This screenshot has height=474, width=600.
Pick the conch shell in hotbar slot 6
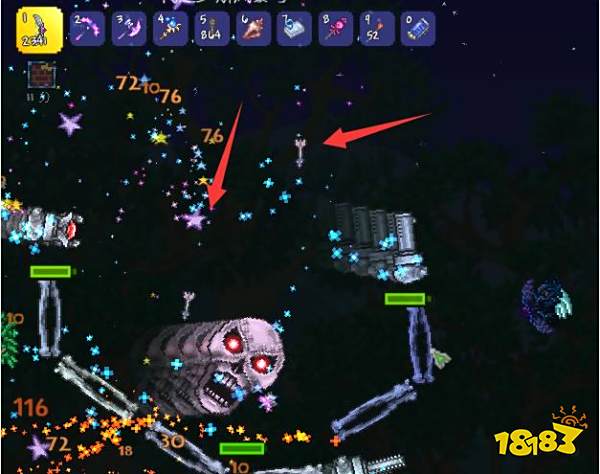pos(252,29)
